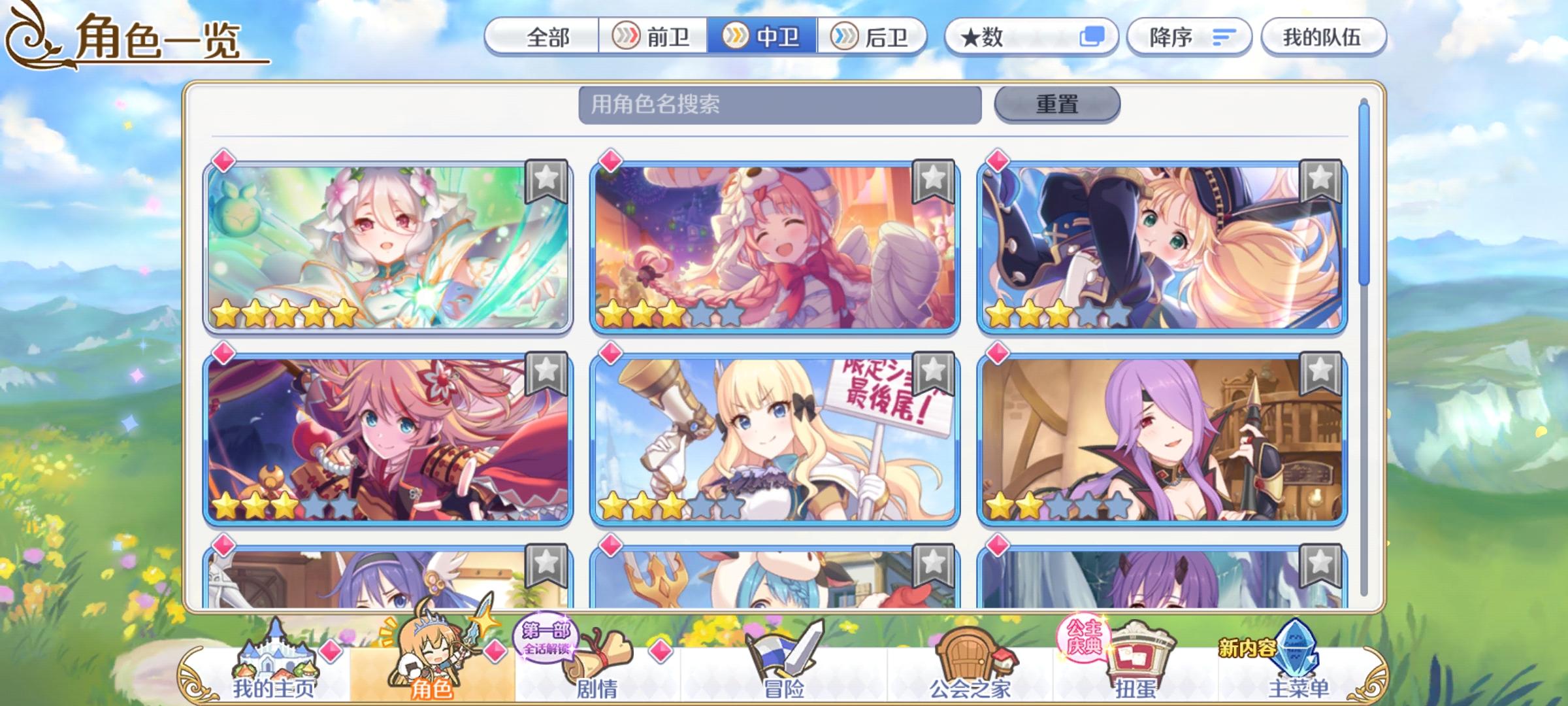Select the 前卫 vanguard tab

pyautogui.click(x=653, y=38)
